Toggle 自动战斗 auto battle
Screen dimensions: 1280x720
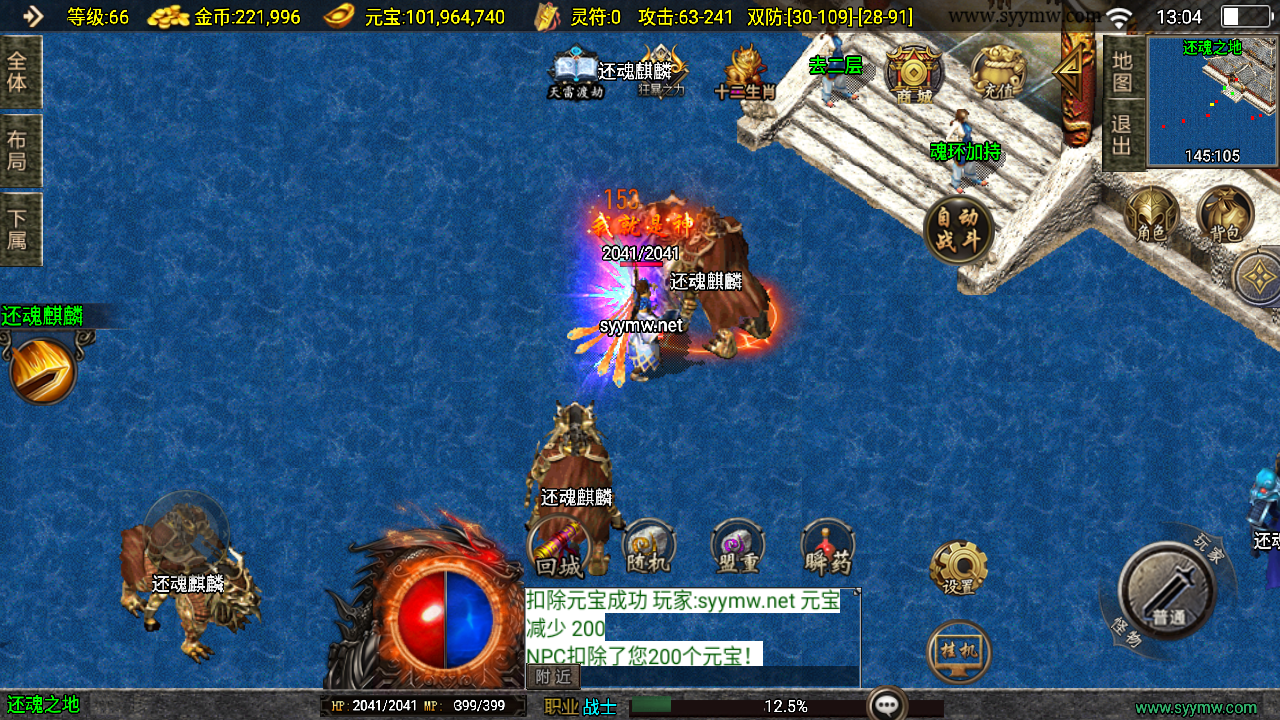pyautogui.click(x=958, y=230)
